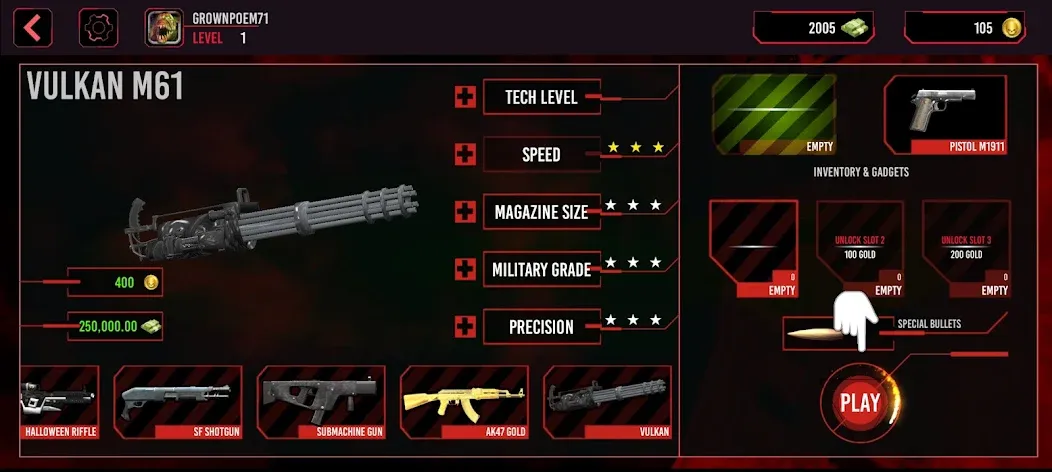Add Magazine Size with the plus button

pos(465,212)
